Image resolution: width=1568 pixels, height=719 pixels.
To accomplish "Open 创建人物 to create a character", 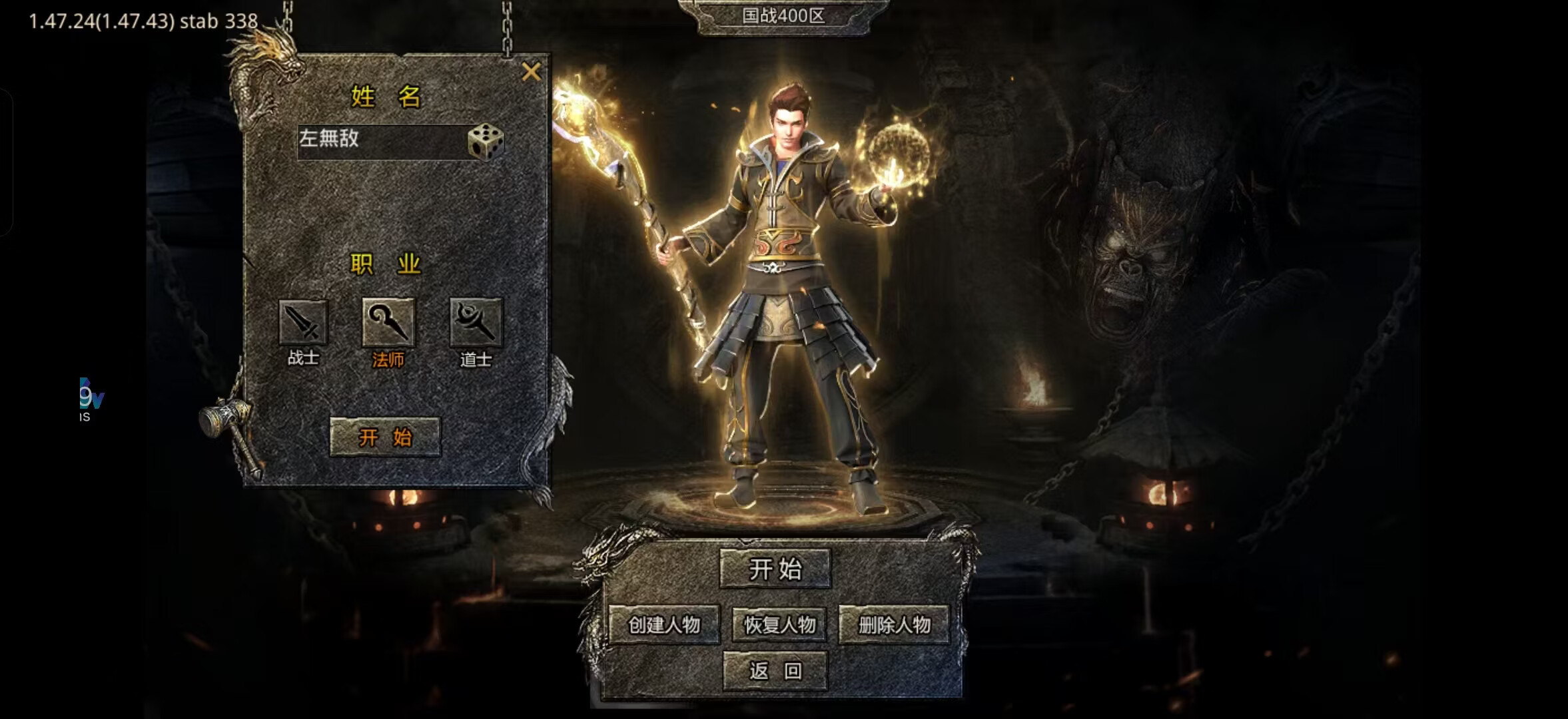I will tap(664, 624).
